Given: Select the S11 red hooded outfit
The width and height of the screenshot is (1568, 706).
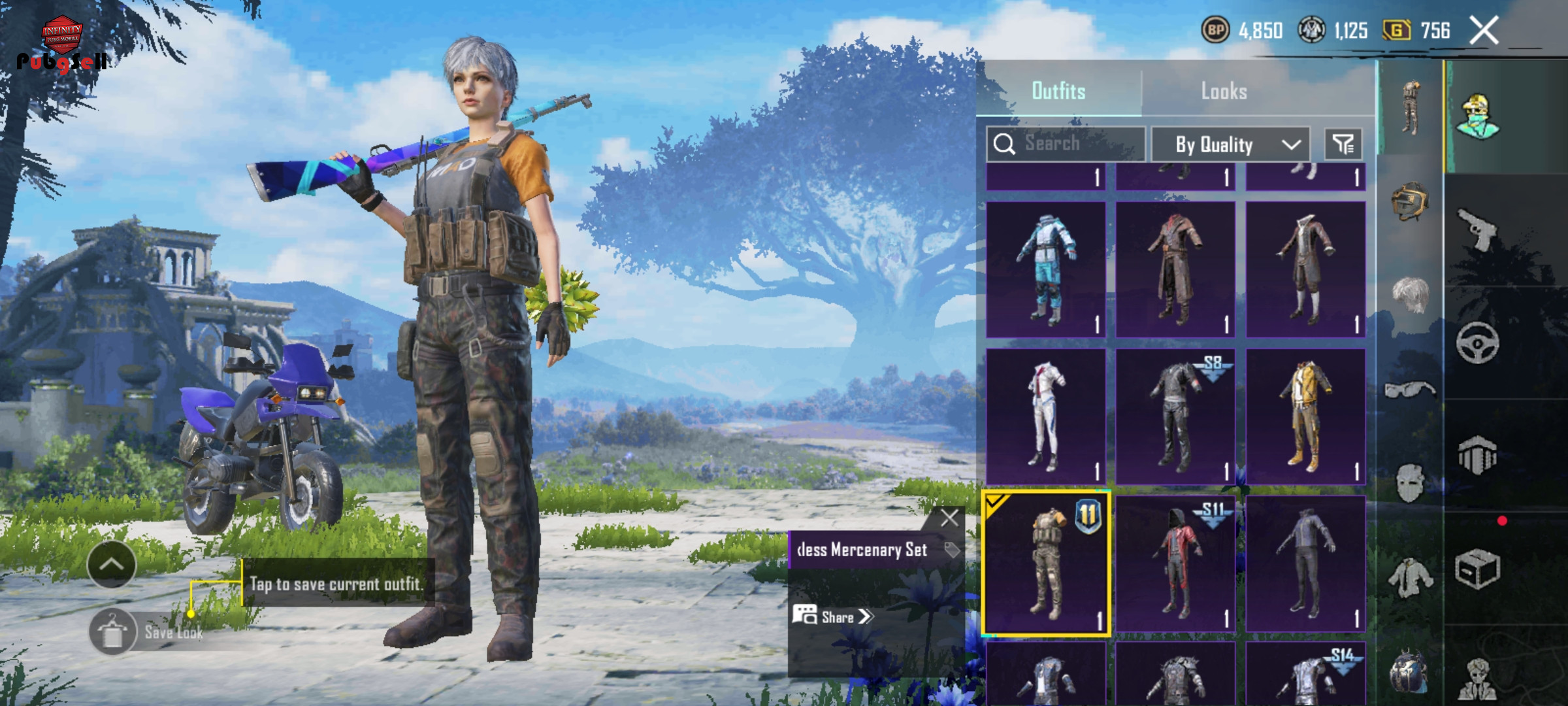Looking at the screenshot, I should (1175, 563).
